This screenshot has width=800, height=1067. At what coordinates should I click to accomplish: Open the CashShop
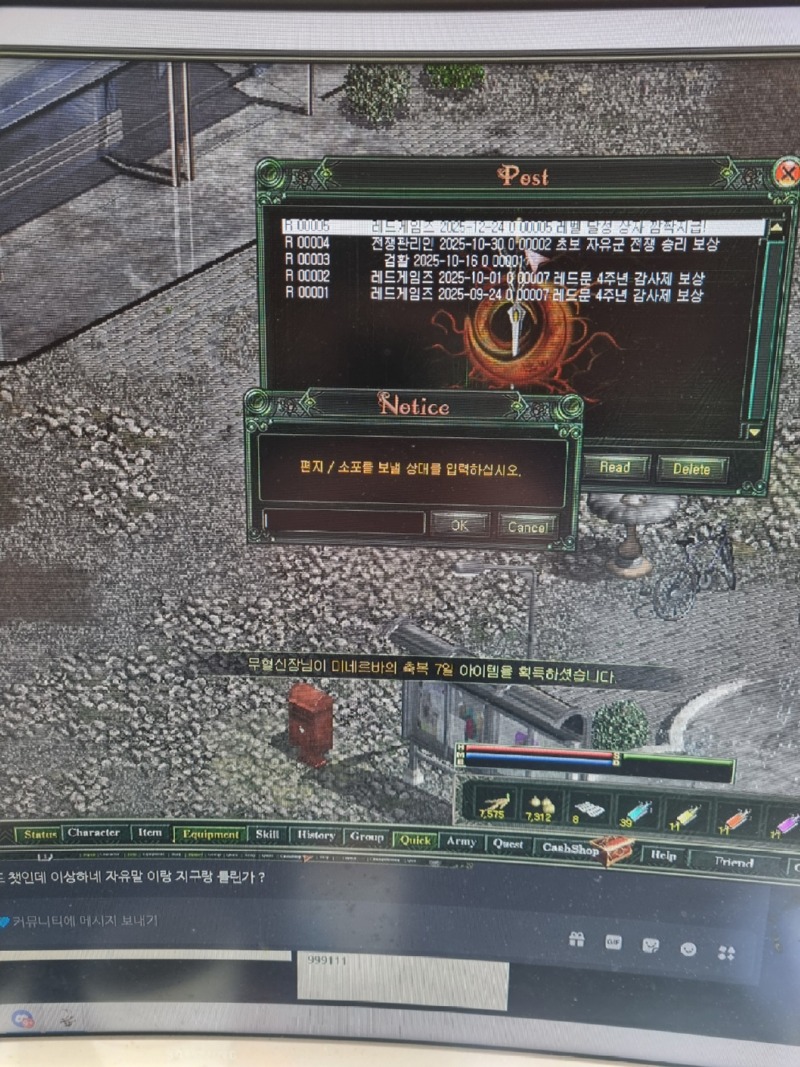click(572, 849)
